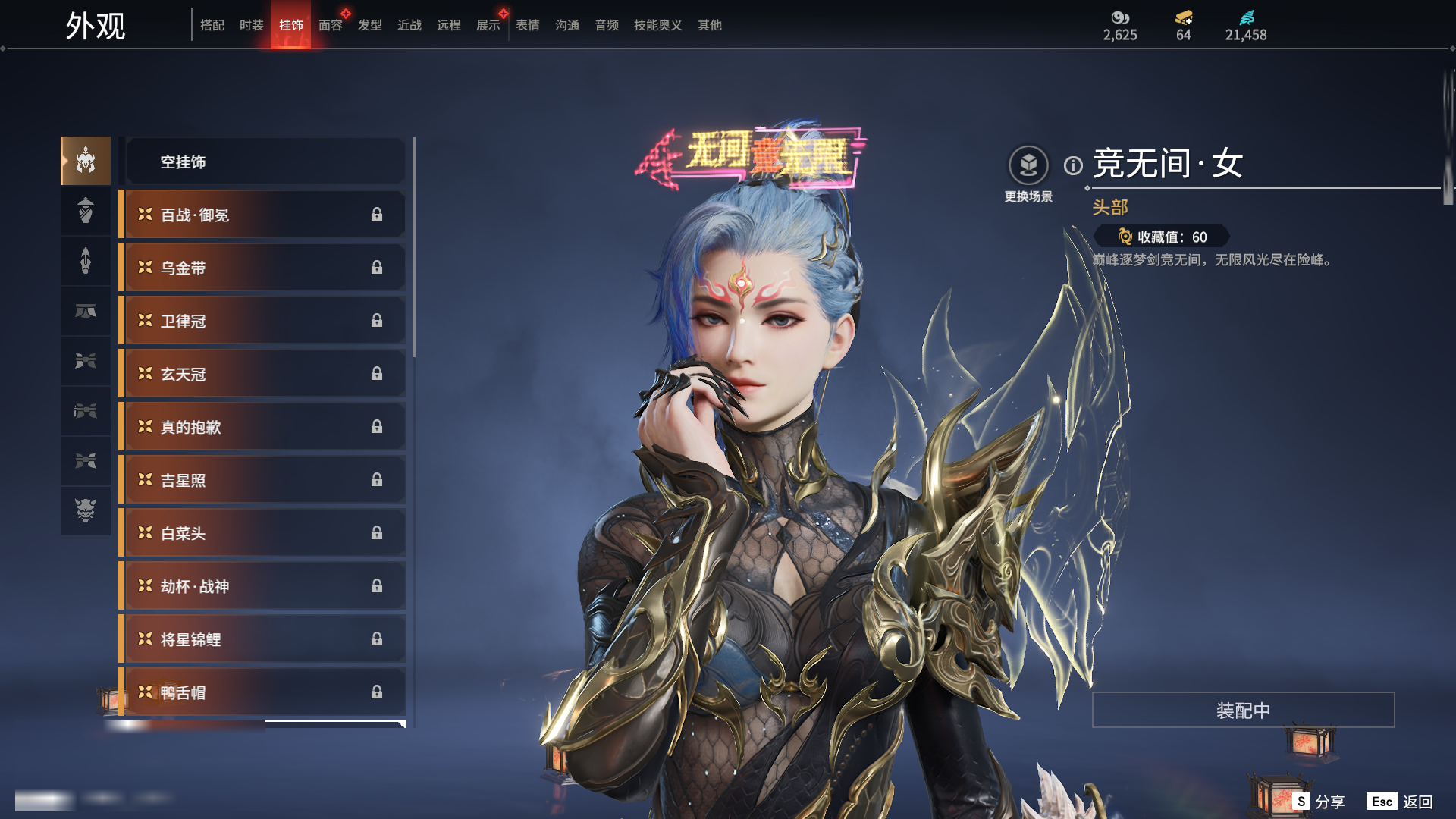
Task: Open the 表情 tab
Action: (x=527, y=25)
